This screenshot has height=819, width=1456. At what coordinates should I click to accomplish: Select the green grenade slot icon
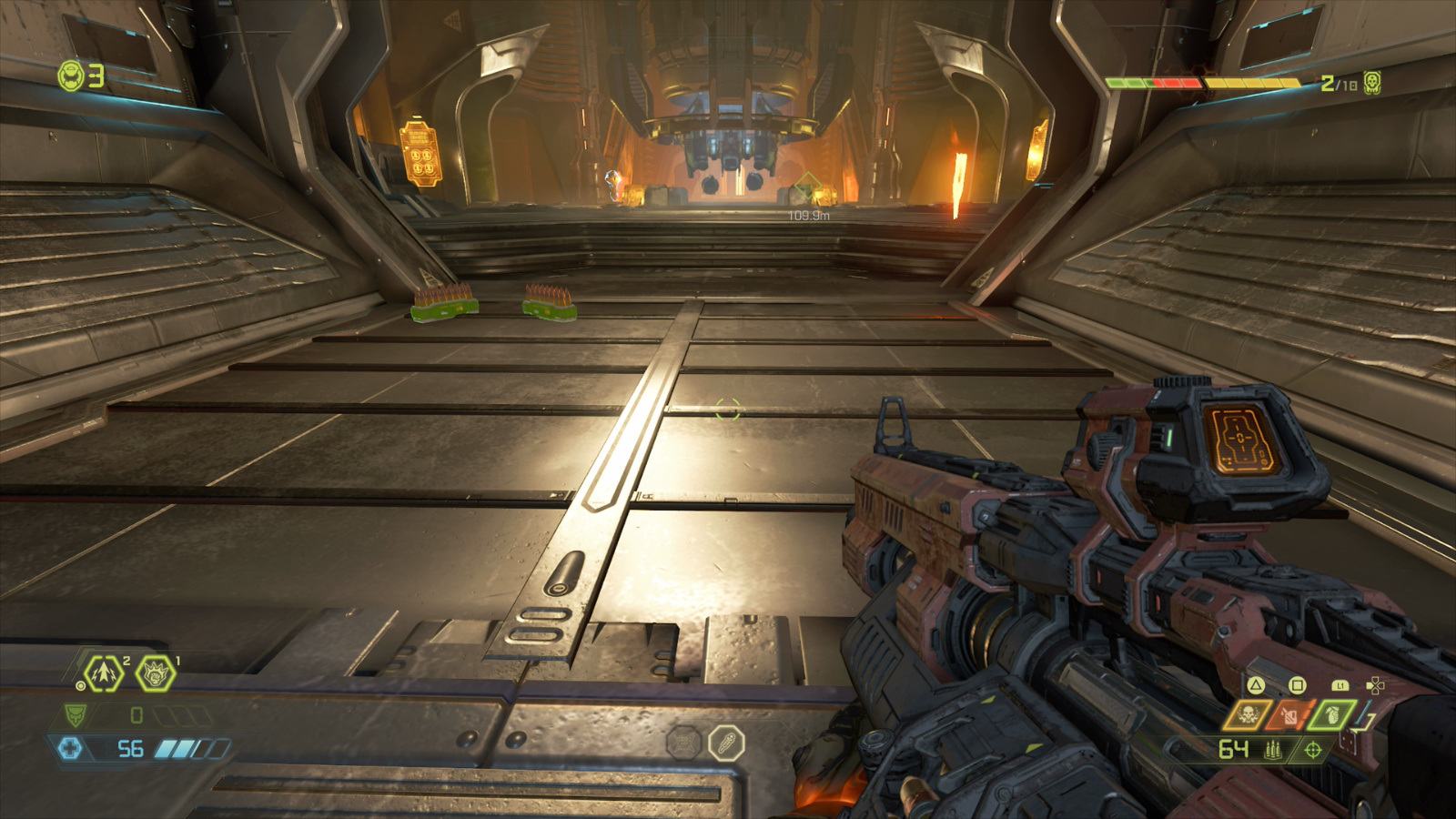[x=1331, y=715]
